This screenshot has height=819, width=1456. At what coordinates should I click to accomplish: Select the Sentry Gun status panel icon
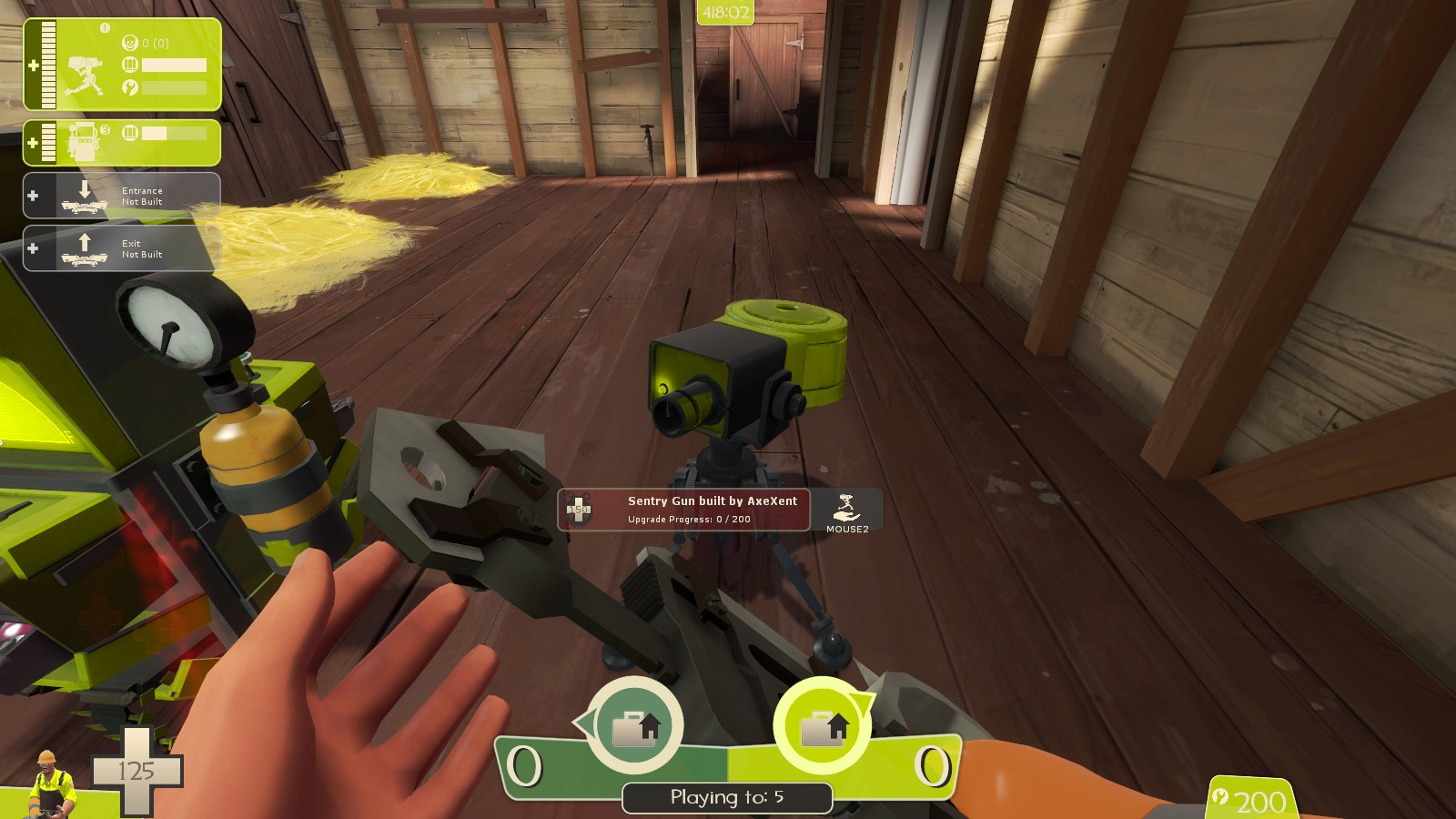[x=84, y=75]
